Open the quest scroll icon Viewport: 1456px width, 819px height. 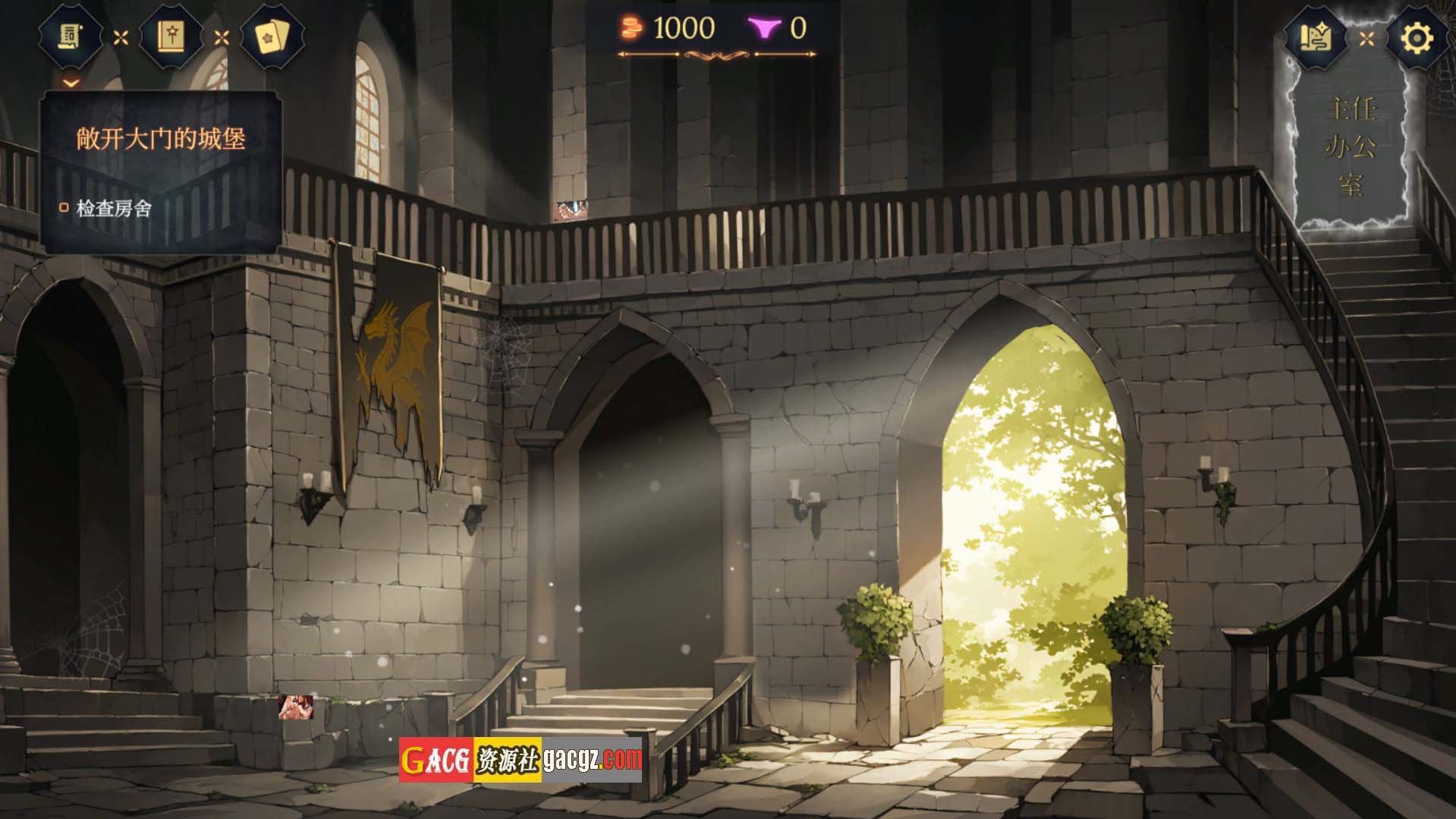[71, 36]
